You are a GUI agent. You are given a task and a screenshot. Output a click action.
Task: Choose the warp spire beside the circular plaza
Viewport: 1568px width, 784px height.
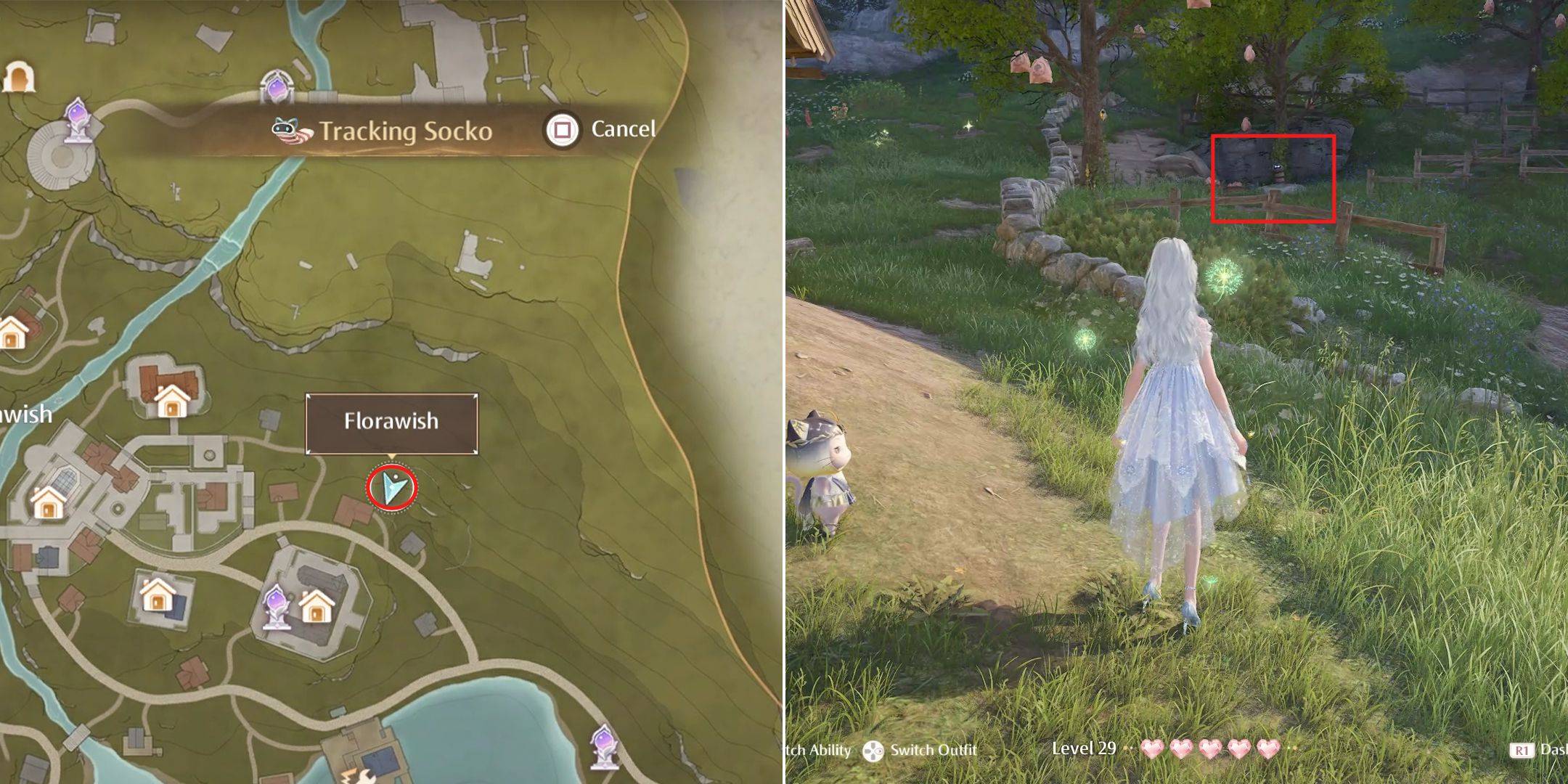click(77, 120)
